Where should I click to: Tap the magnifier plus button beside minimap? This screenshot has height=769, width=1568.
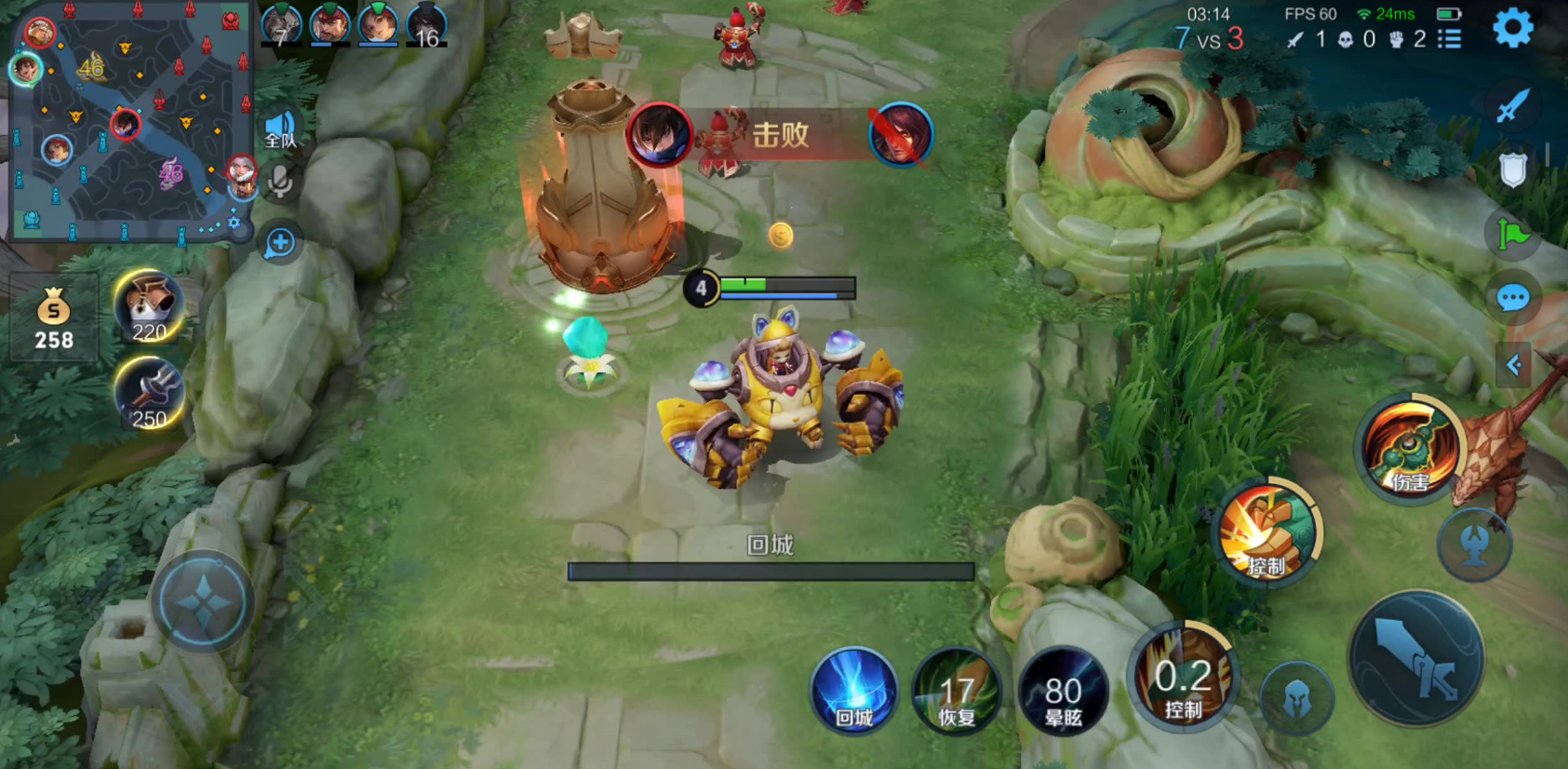pyautogui.click(x=280, y=243)
